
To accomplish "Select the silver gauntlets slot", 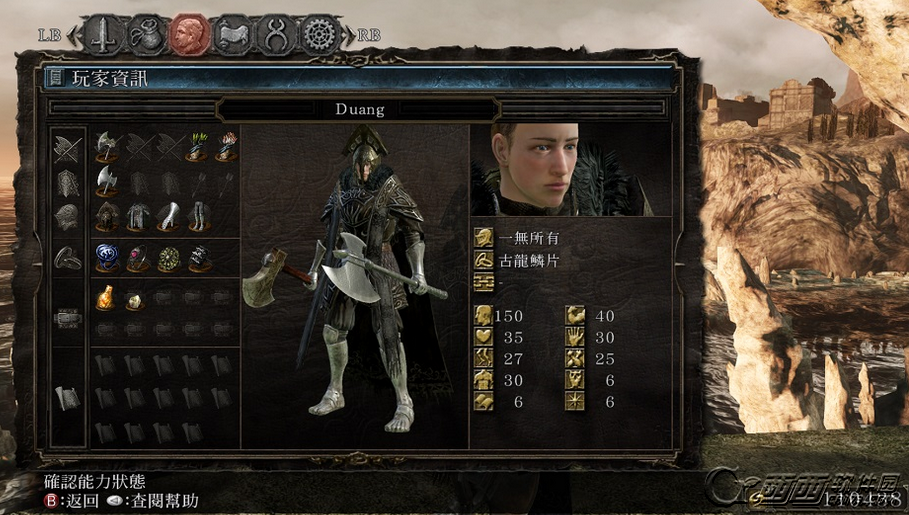I will point(167,215).
